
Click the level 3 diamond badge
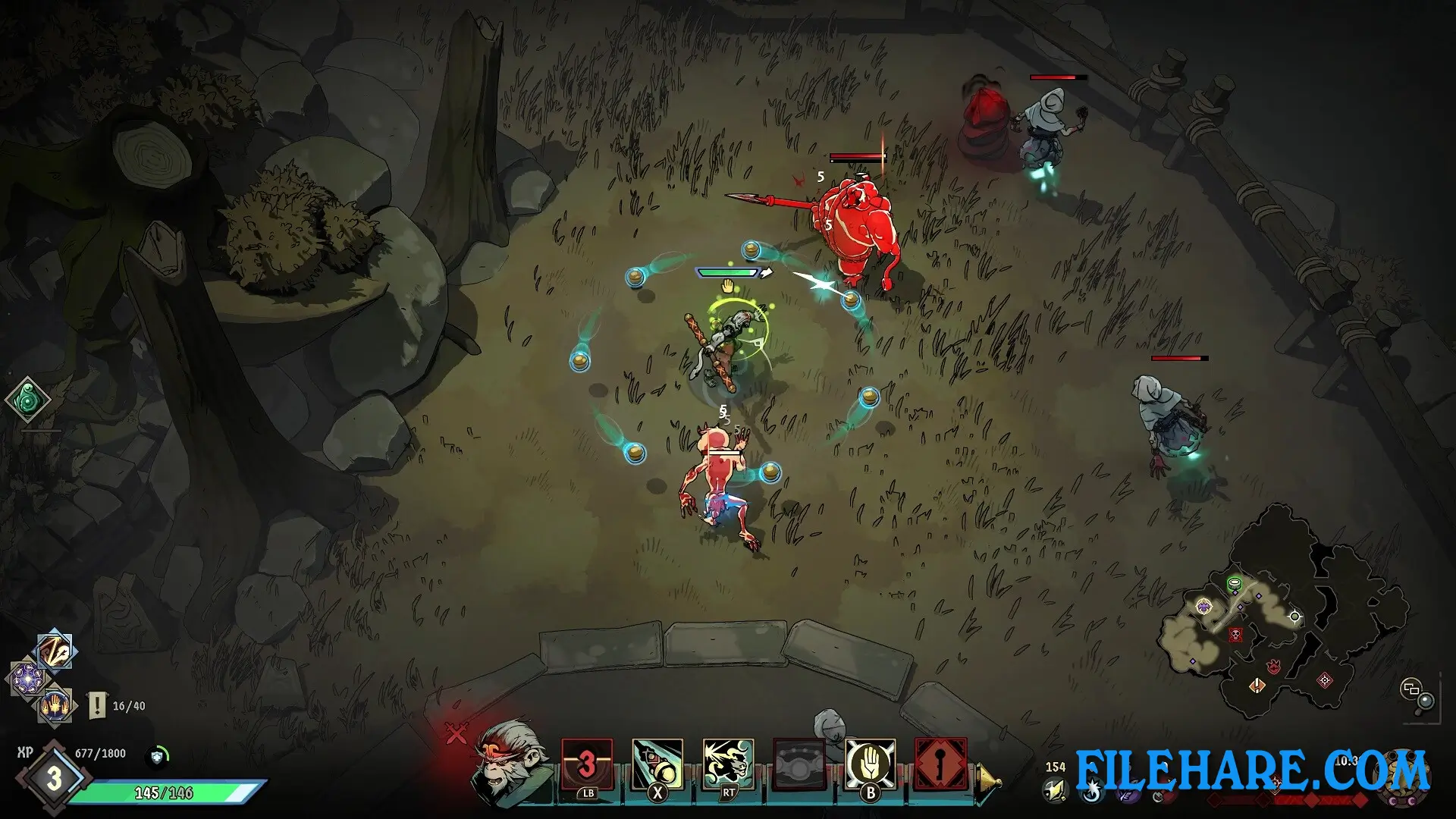click(x=54, y=779)
